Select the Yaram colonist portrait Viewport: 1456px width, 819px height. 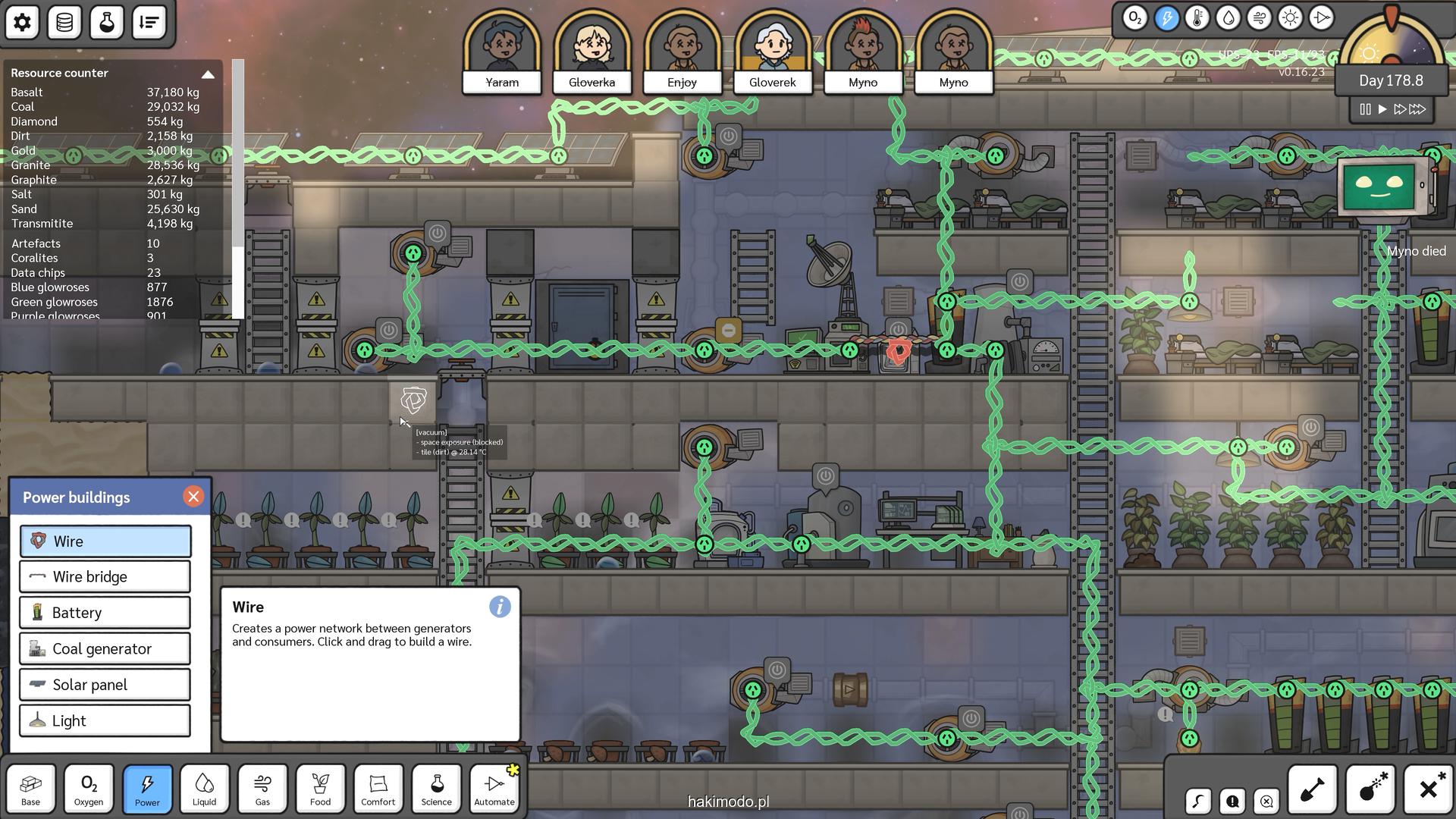tap(502, 52)
